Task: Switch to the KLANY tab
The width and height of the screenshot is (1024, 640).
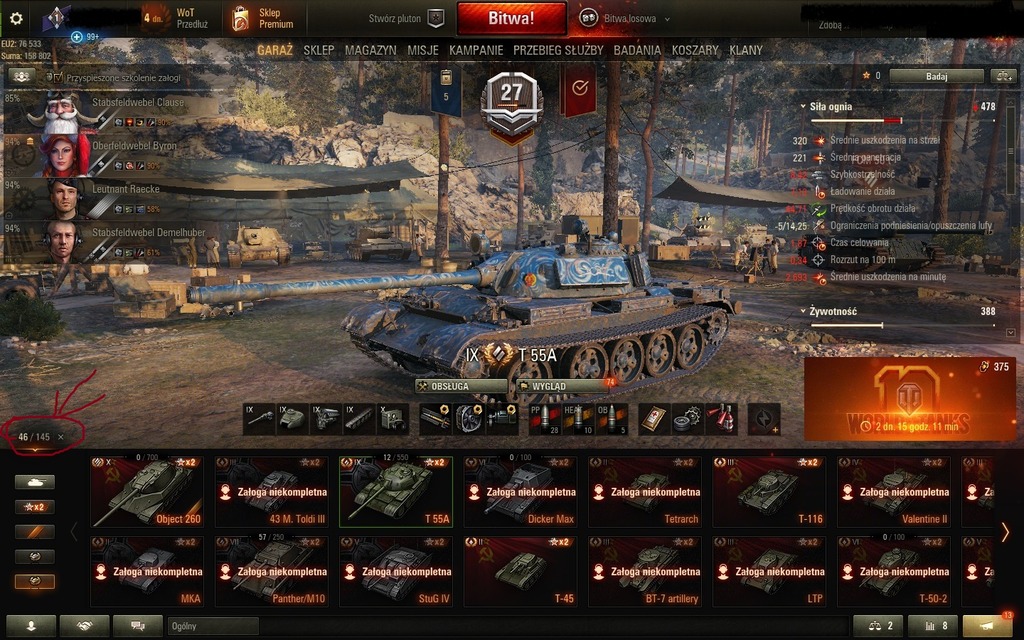Action: point(746,50)
